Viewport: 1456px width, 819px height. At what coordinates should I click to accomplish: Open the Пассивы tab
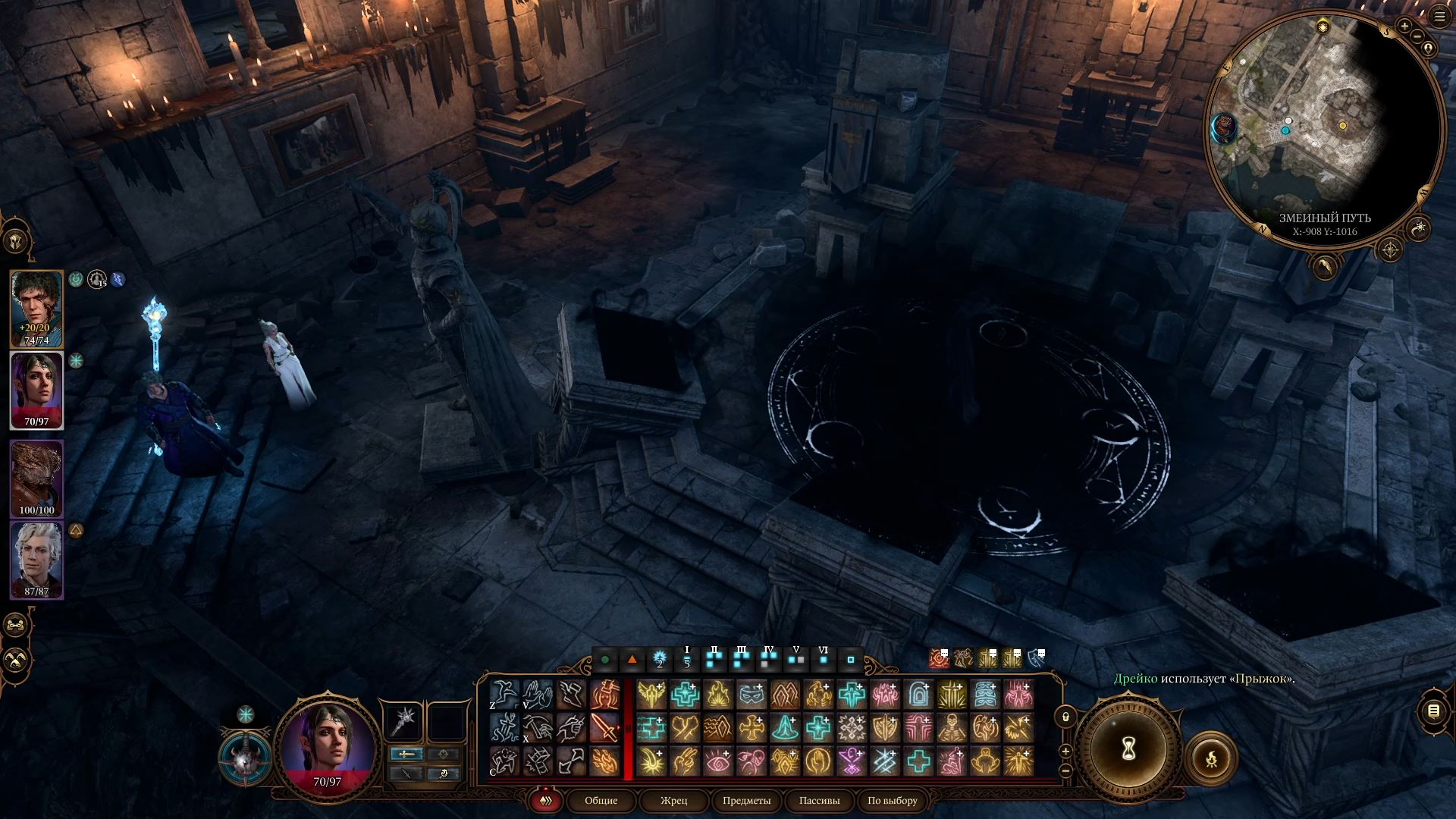coord(818,801)
